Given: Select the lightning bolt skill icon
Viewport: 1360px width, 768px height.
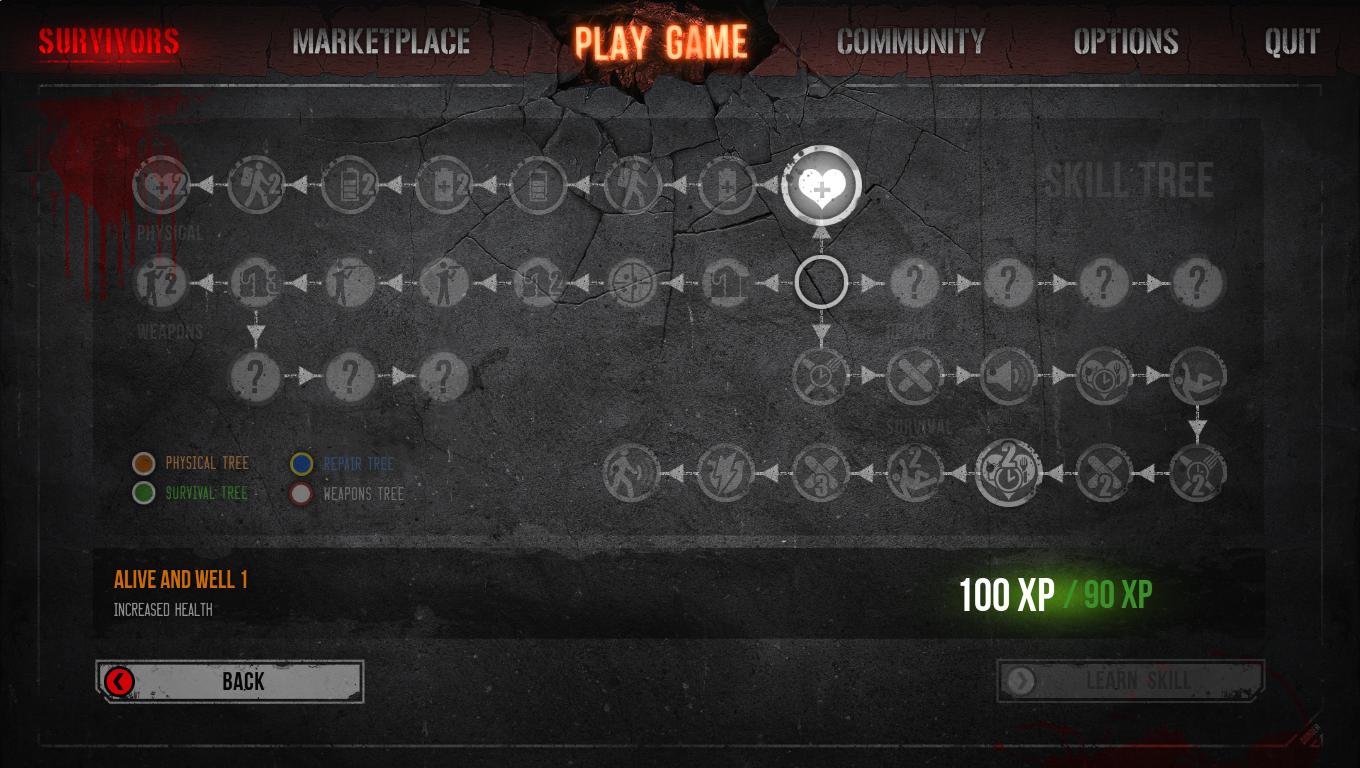Looking at the screenshot, I should (727, 472).
